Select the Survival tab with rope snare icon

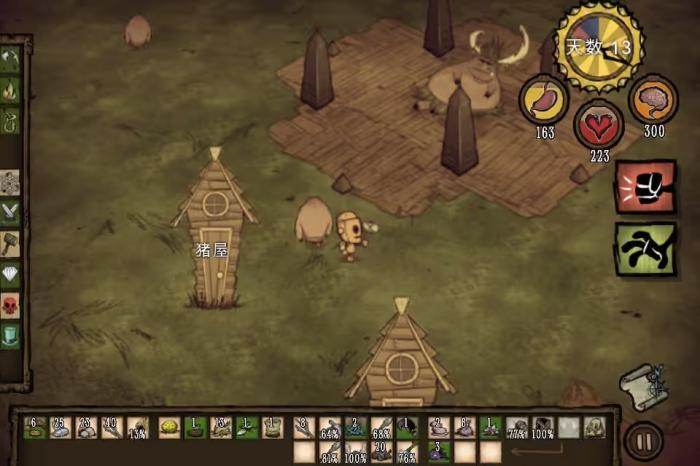[x=10, y=122]
